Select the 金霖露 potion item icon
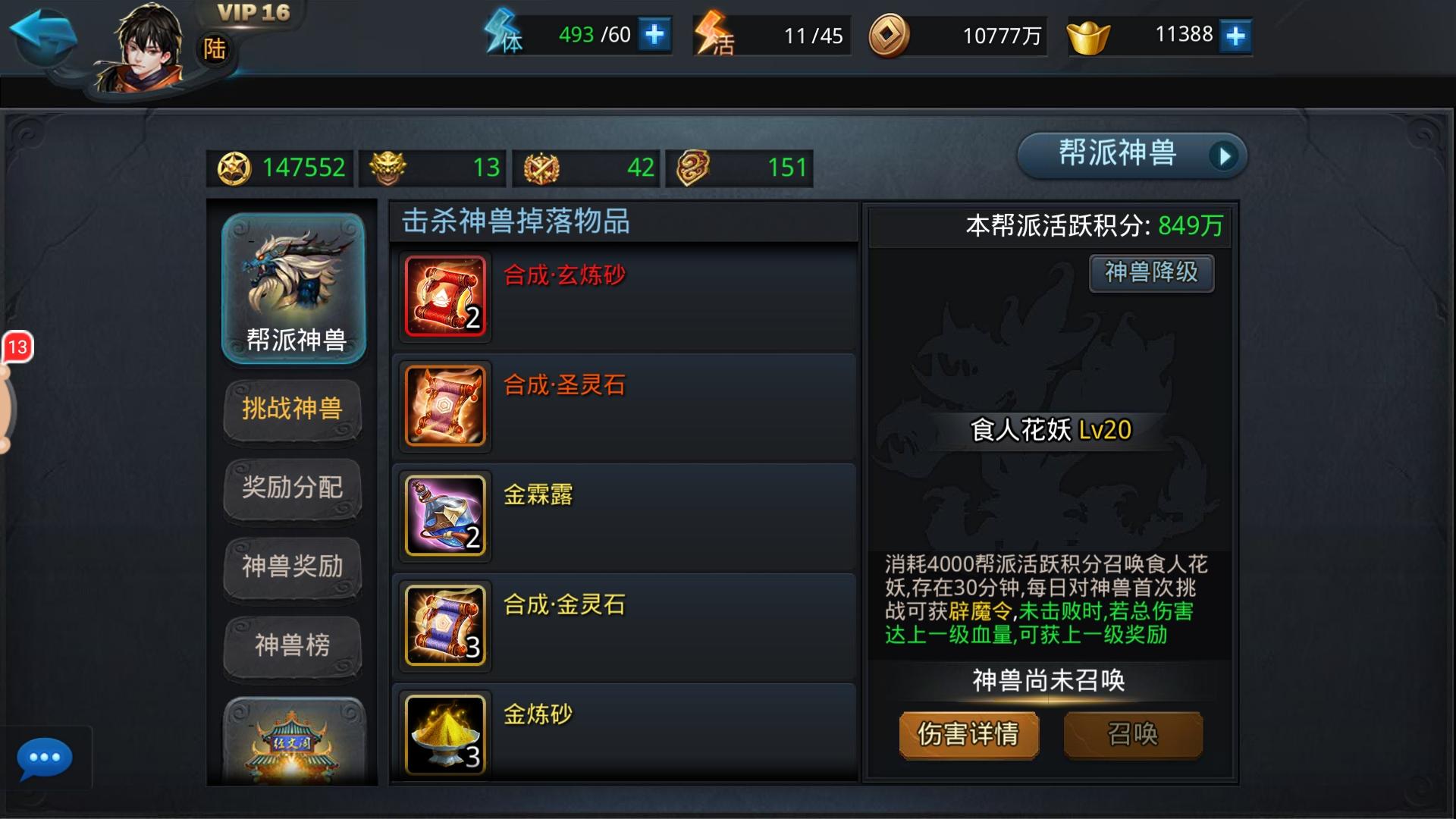This screenshot has height=819, width=1456. [444, 516]
